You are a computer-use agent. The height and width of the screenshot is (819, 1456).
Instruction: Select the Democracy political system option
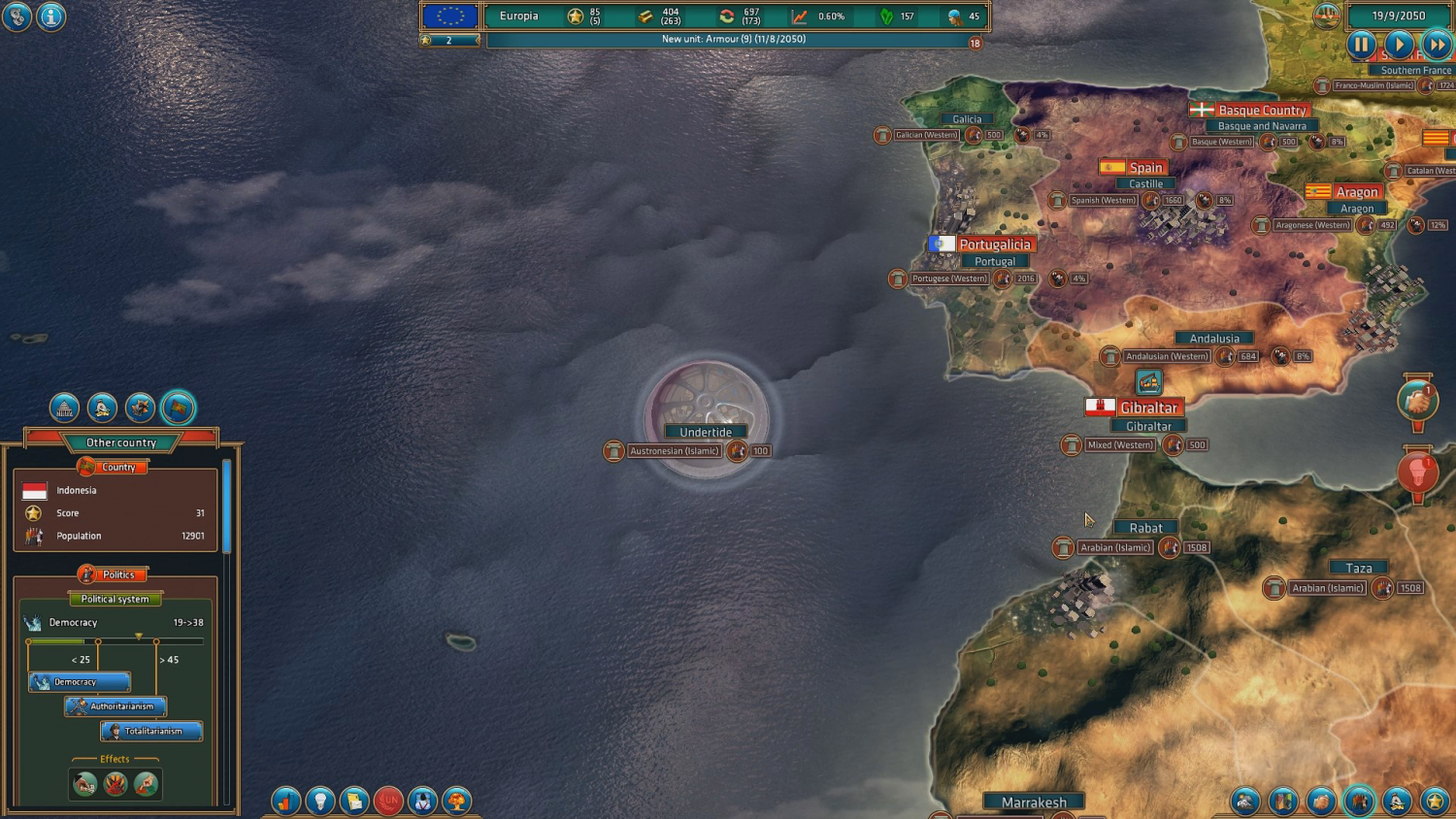[78, 682]
